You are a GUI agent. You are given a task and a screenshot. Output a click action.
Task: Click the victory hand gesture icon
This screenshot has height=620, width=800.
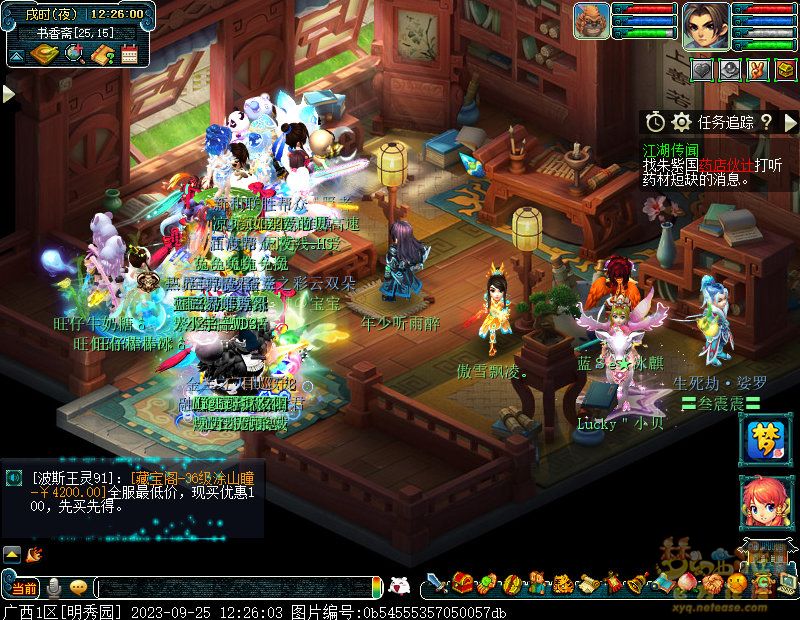758,69
